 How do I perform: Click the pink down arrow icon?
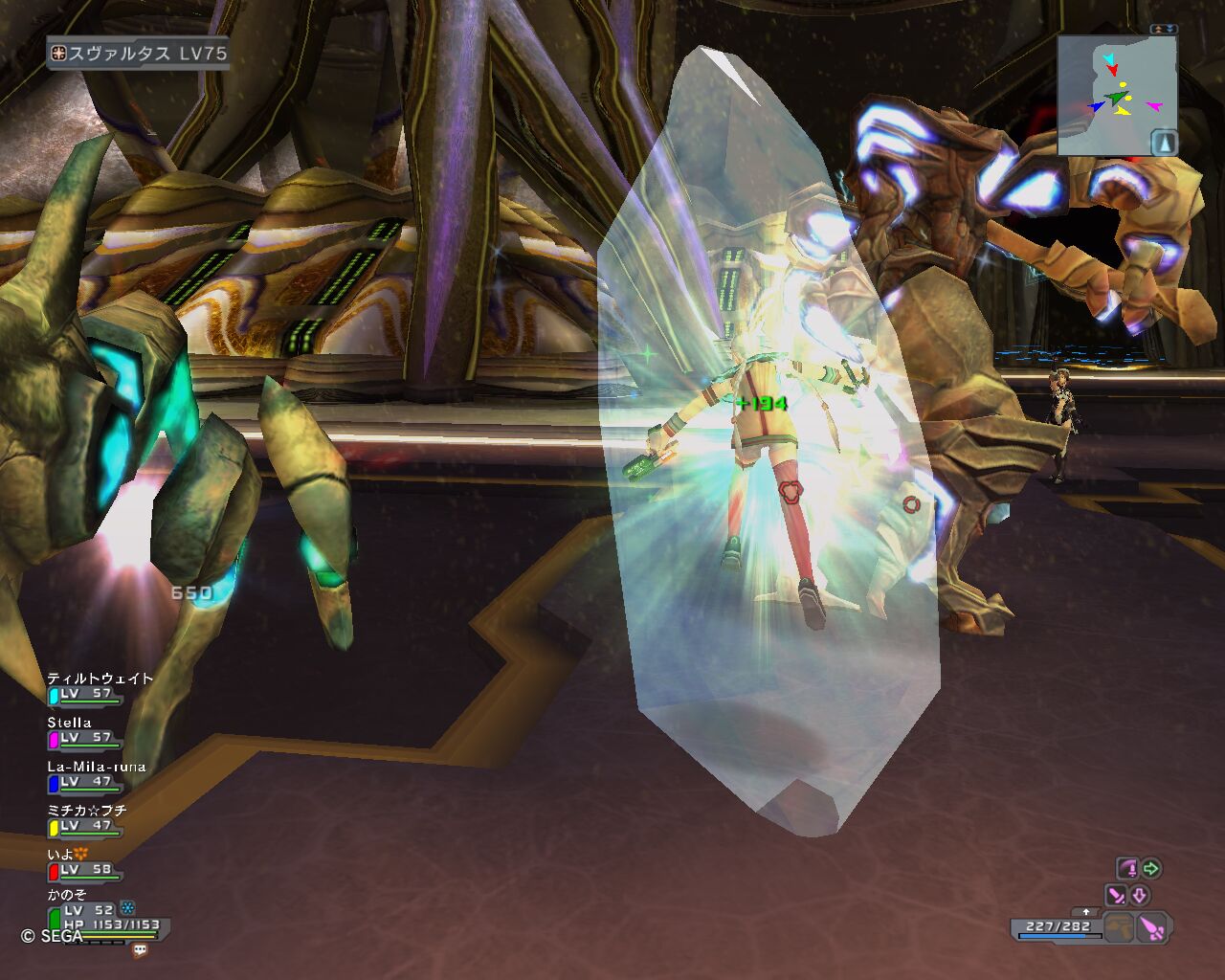1140,896
